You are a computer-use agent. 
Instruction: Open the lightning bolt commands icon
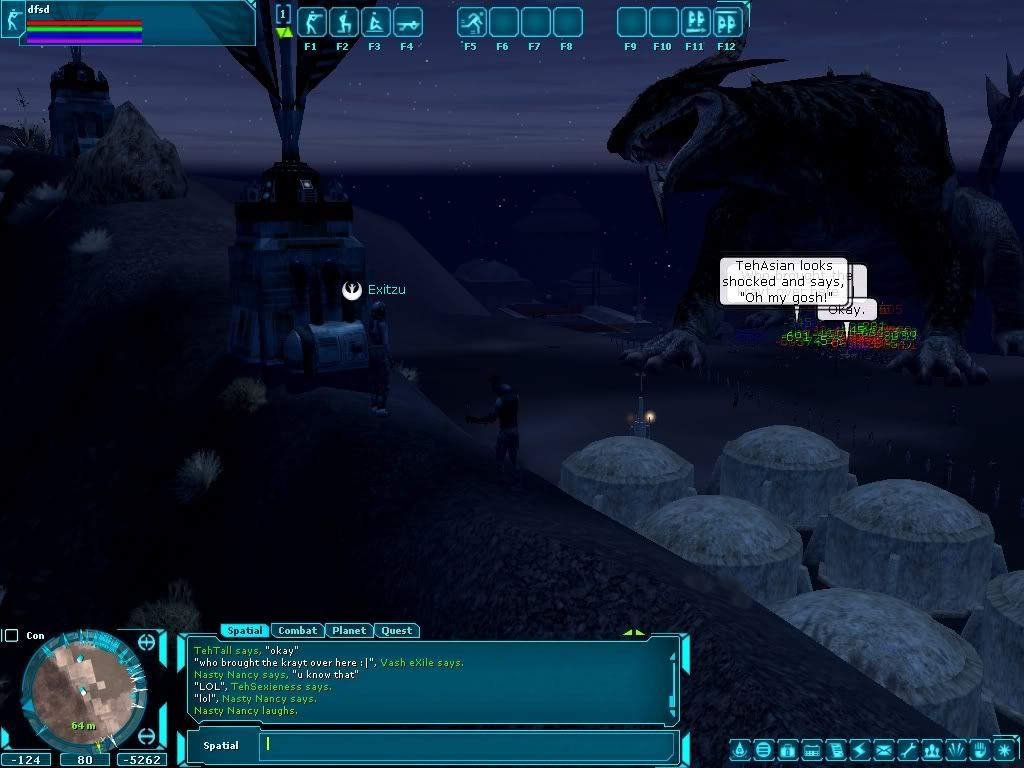[x=860, y=750]
